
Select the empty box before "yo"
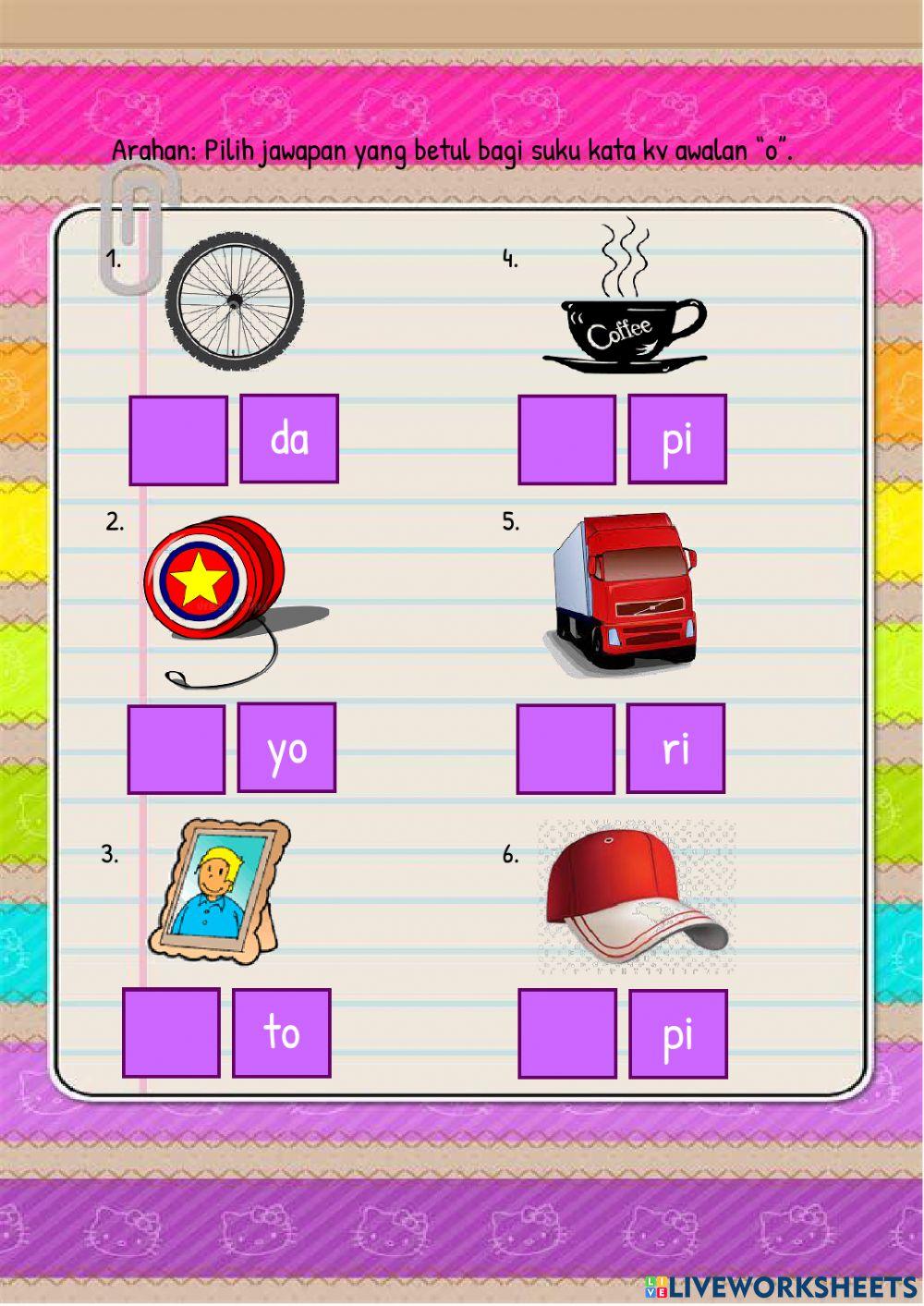[176, 750]
